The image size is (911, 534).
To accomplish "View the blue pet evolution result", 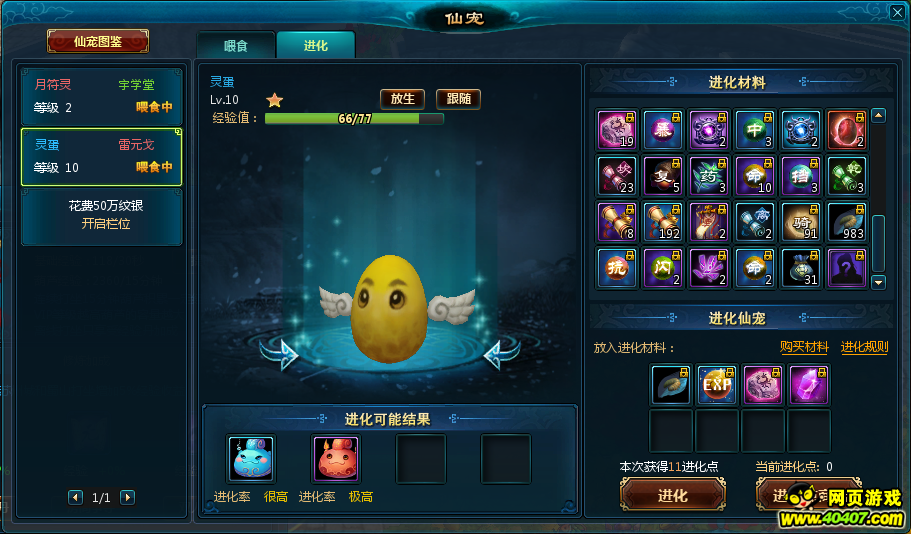I will coord(251,459).
